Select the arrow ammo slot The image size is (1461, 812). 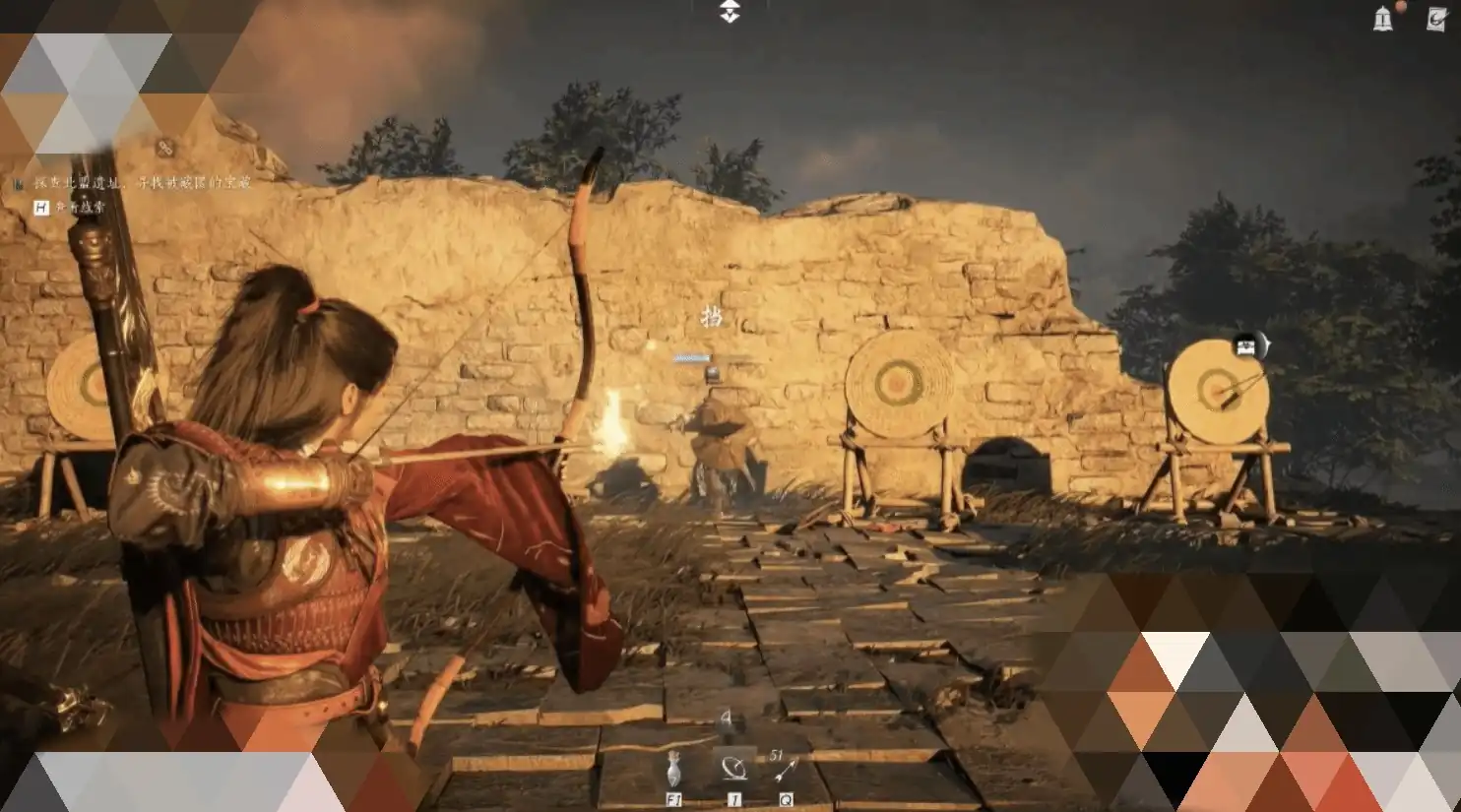pos(786,770)
